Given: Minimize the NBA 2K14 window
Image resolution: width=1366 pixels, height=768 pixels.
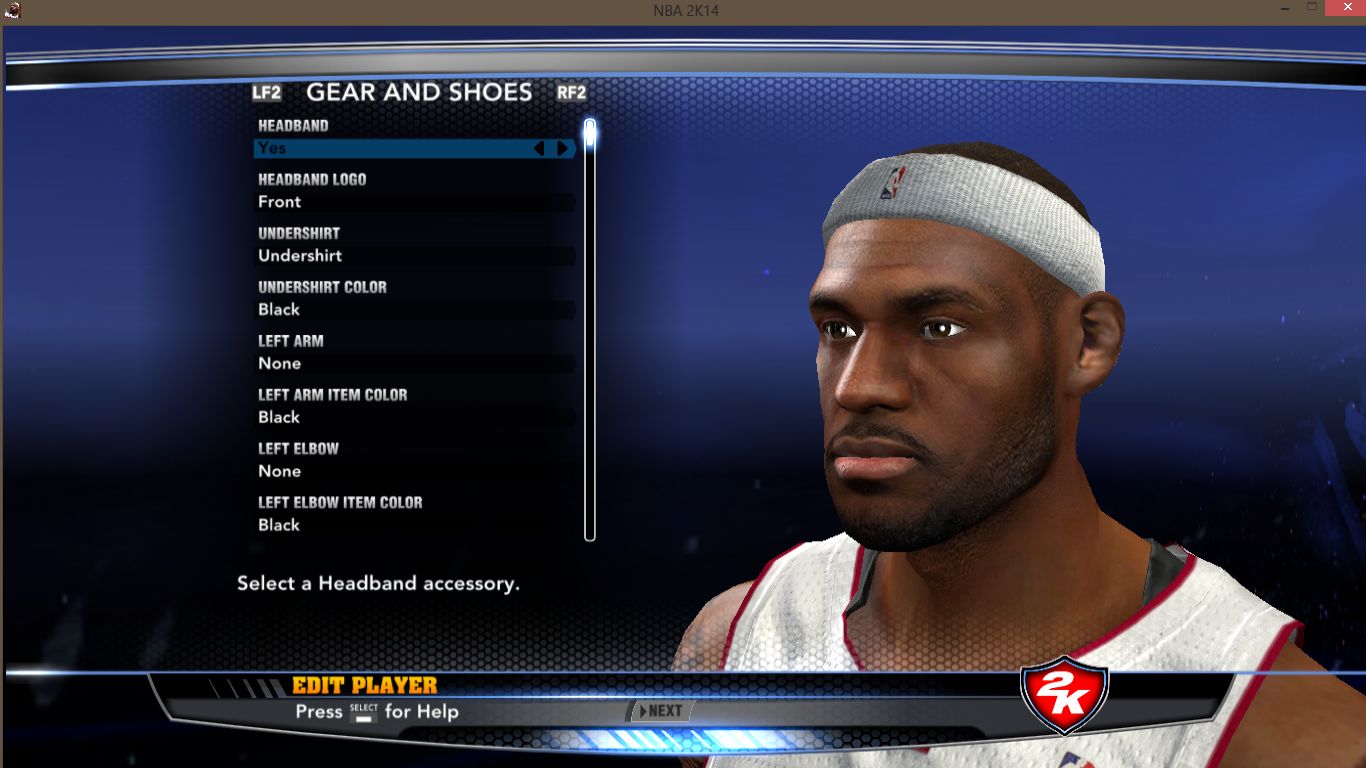Looking at the screenshot, I should pos(1283,9).
